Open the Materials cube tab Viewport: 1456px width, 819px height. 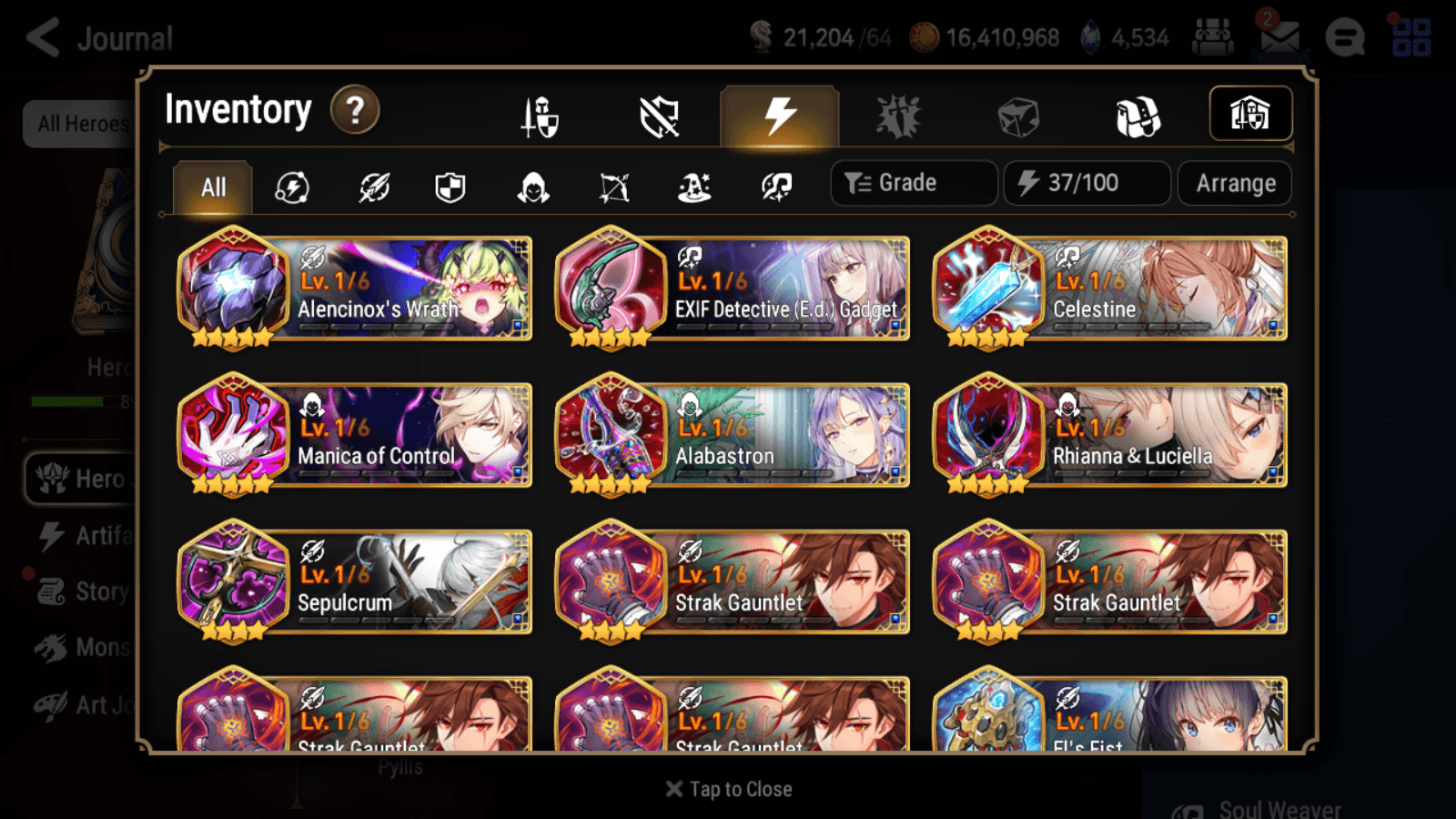1019,114
